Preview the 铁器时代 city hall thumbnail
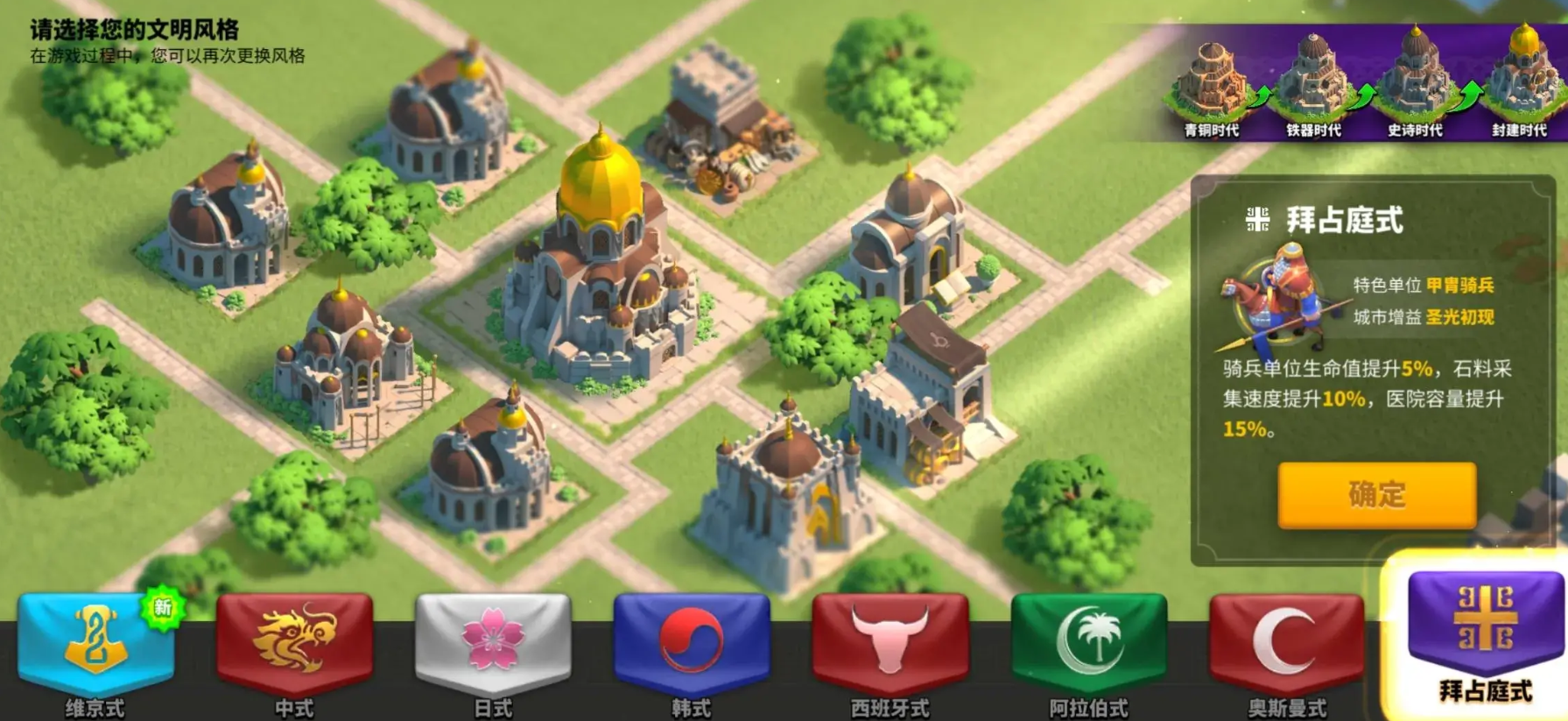Screen dimensions: 1568x721 (x=1312, y=83)
